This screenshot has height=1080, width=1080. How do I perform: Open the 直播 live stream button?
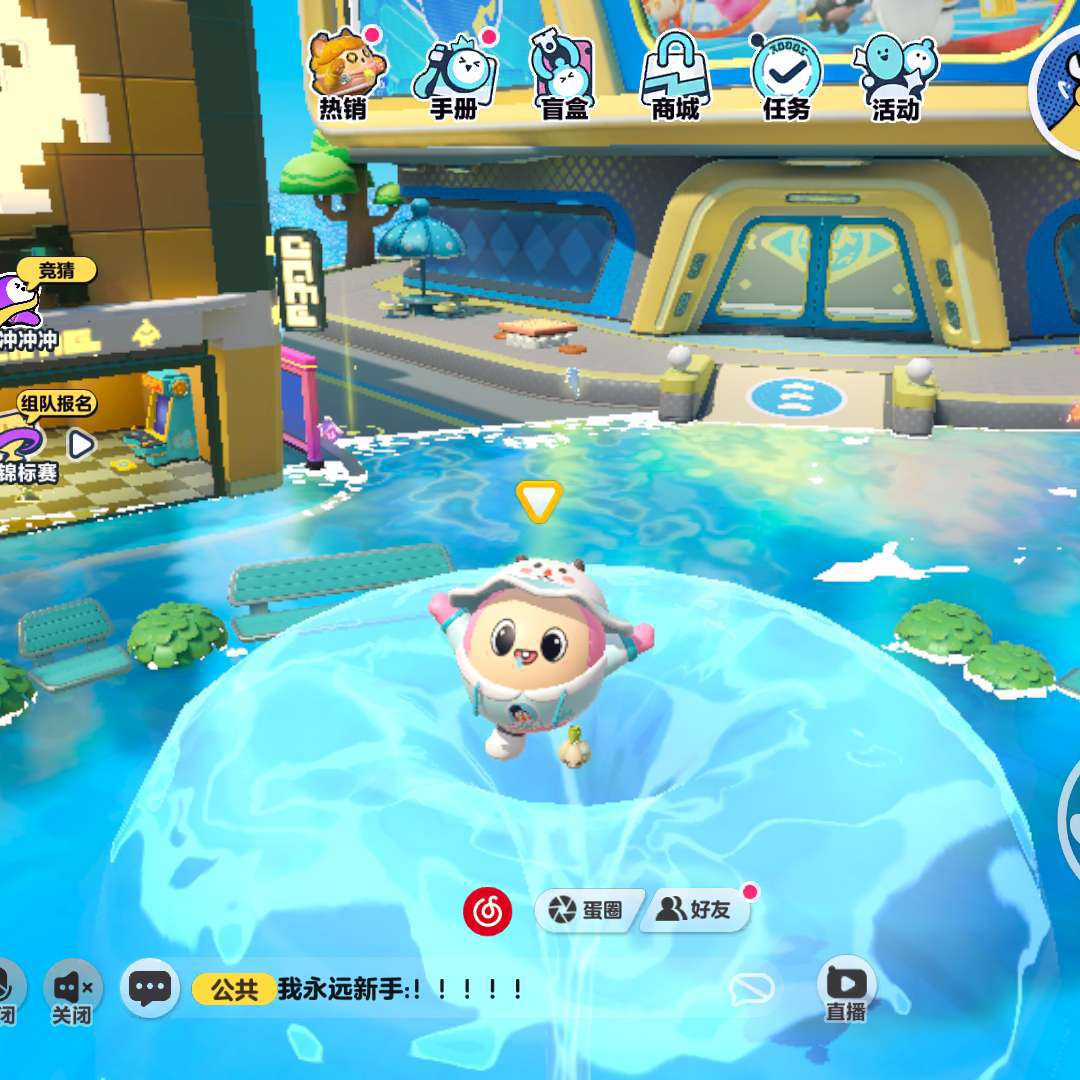coord(846,990)
